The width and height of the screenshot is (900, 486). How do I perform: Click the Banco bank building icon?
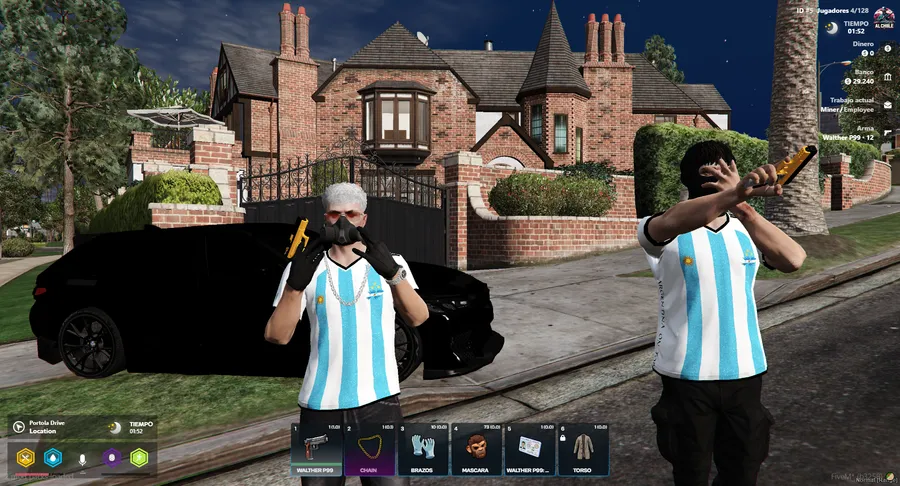[888, 76]
